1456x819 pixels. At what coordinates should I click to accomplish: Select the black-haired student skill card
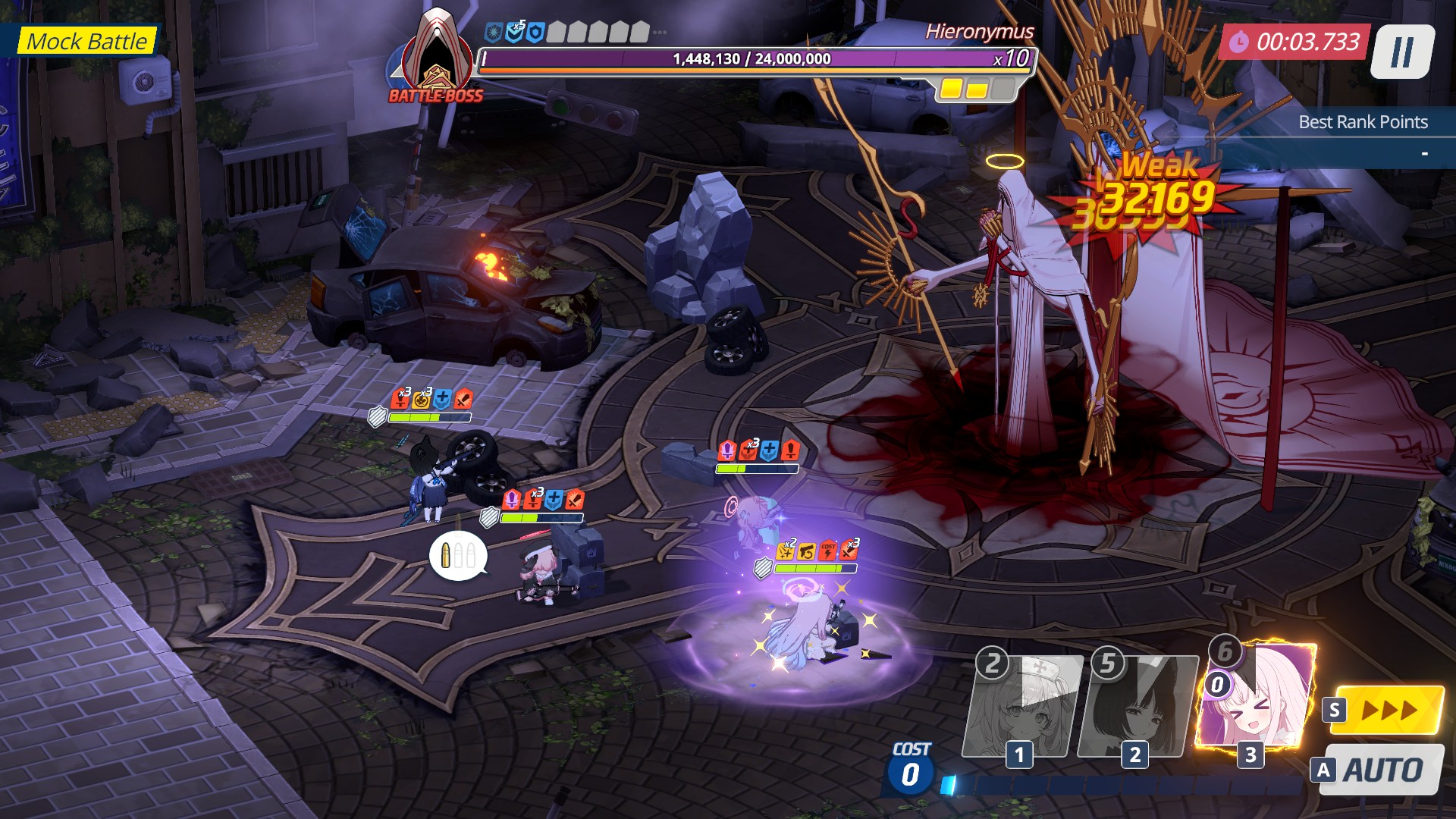pos(1137,707)
